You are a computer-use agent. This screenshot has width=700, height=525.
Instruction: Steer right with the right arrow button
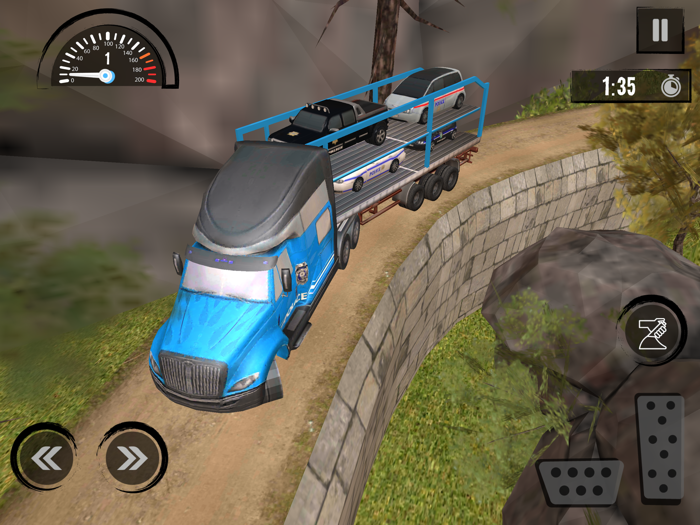[132, 458]
